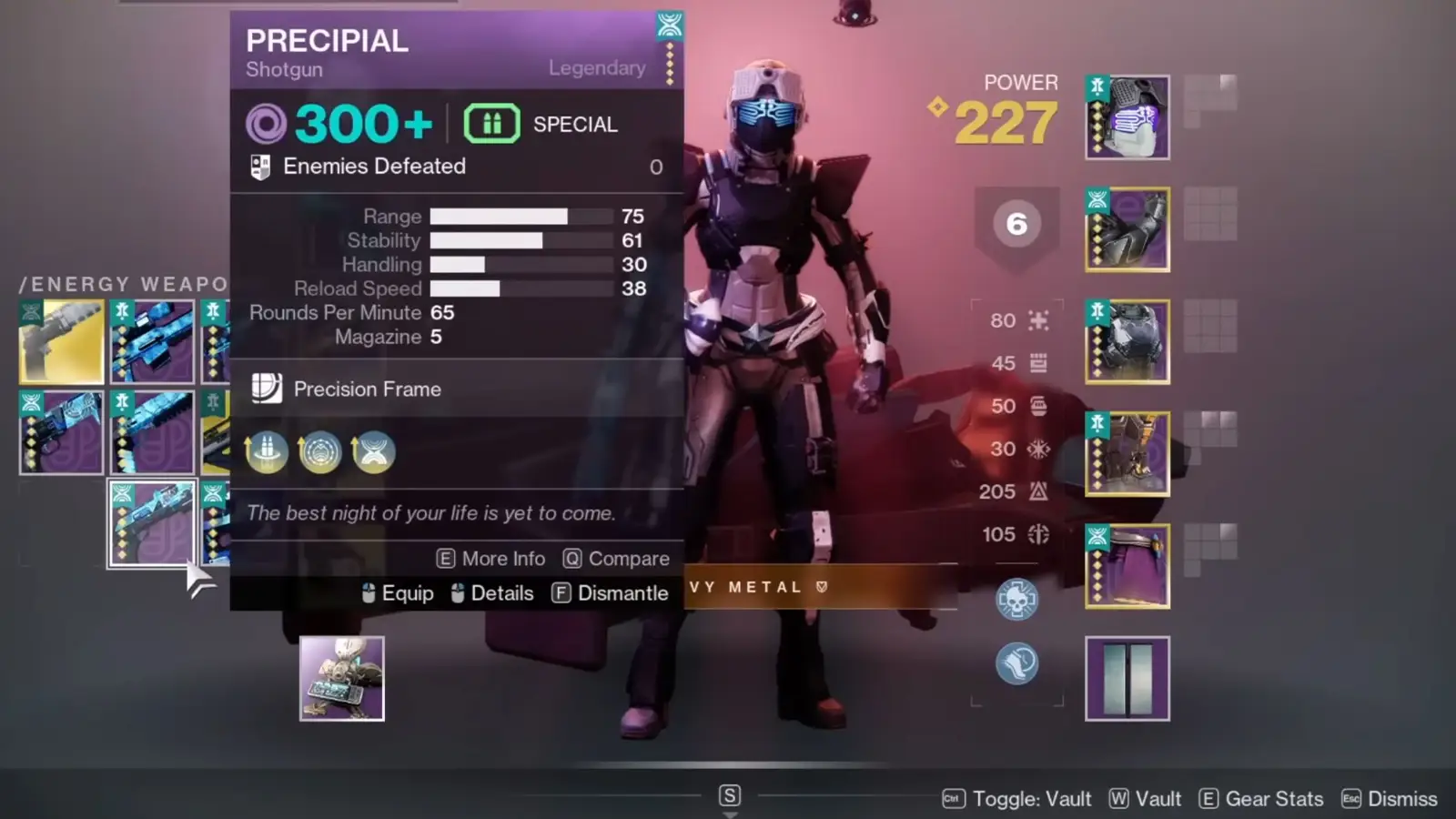Viewport: 1456px width, 819px height.
Task: Click the gauntlets armor slot icon
Action: 1127,228
